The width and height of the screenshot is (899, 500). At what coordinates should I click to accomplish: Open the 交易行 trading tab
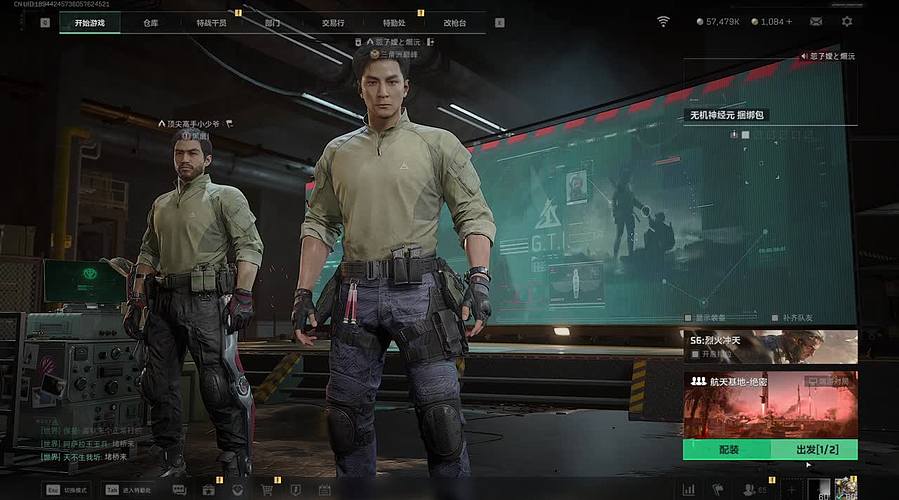pyautogui.click(x=332, y=22)
